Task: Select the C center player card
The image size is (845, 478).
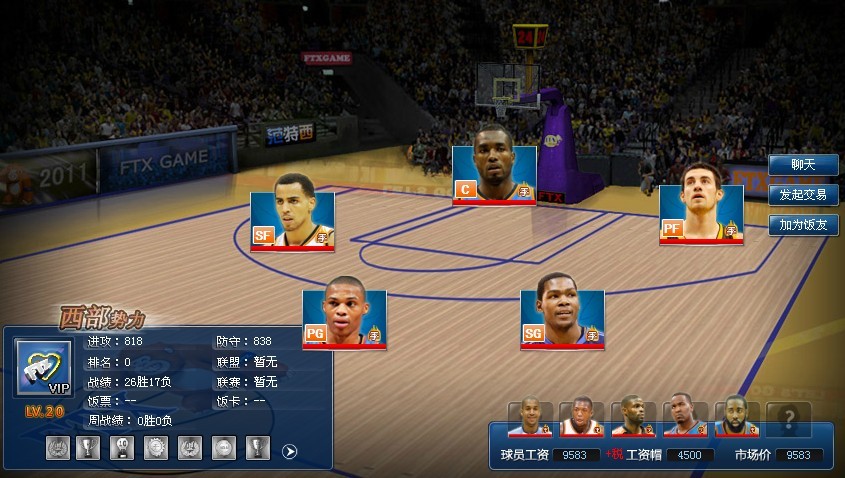Action: click(494, 175)
